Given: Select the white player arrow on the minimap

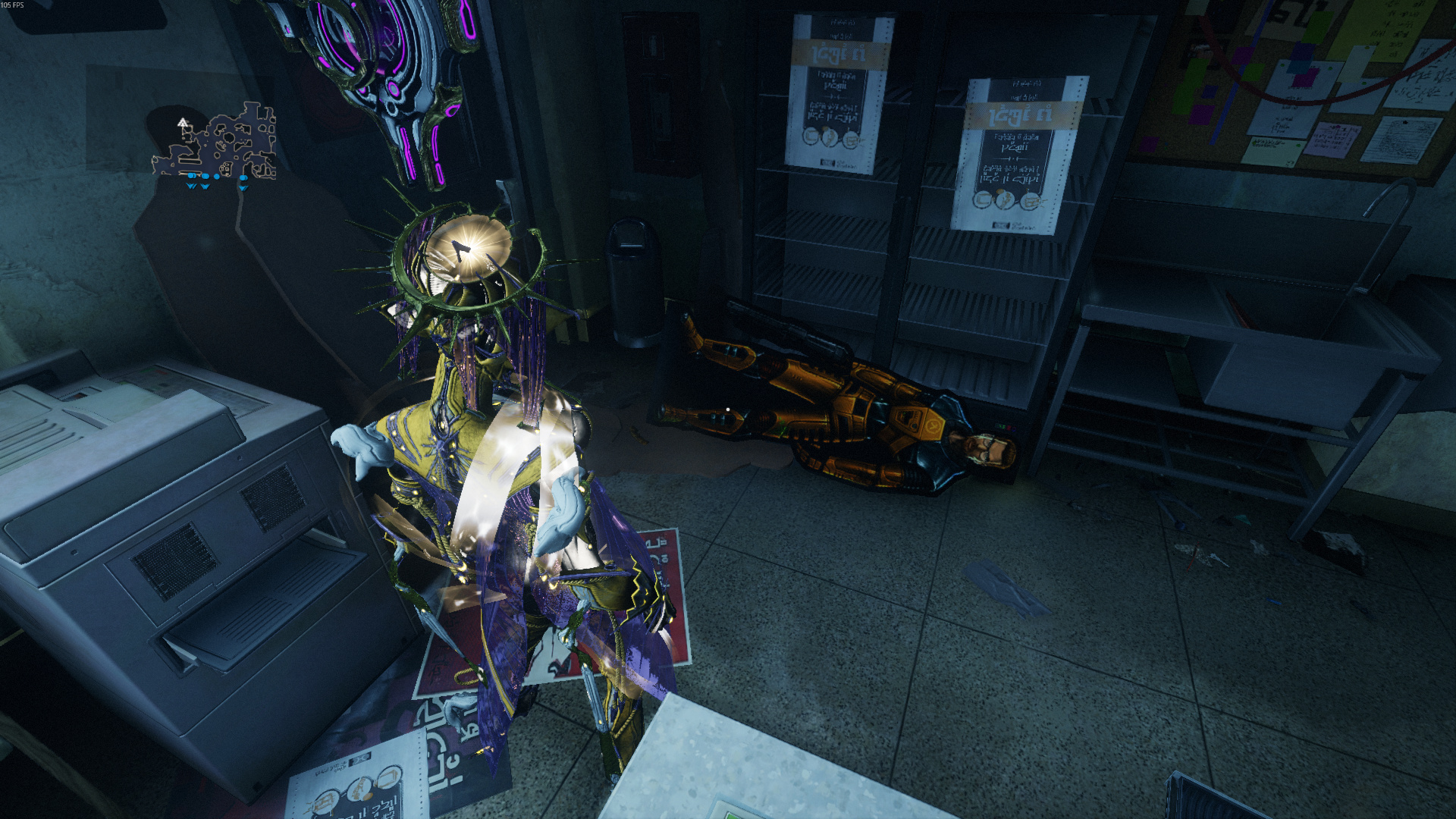Looking at the screenshot, I should coord(182,122).
